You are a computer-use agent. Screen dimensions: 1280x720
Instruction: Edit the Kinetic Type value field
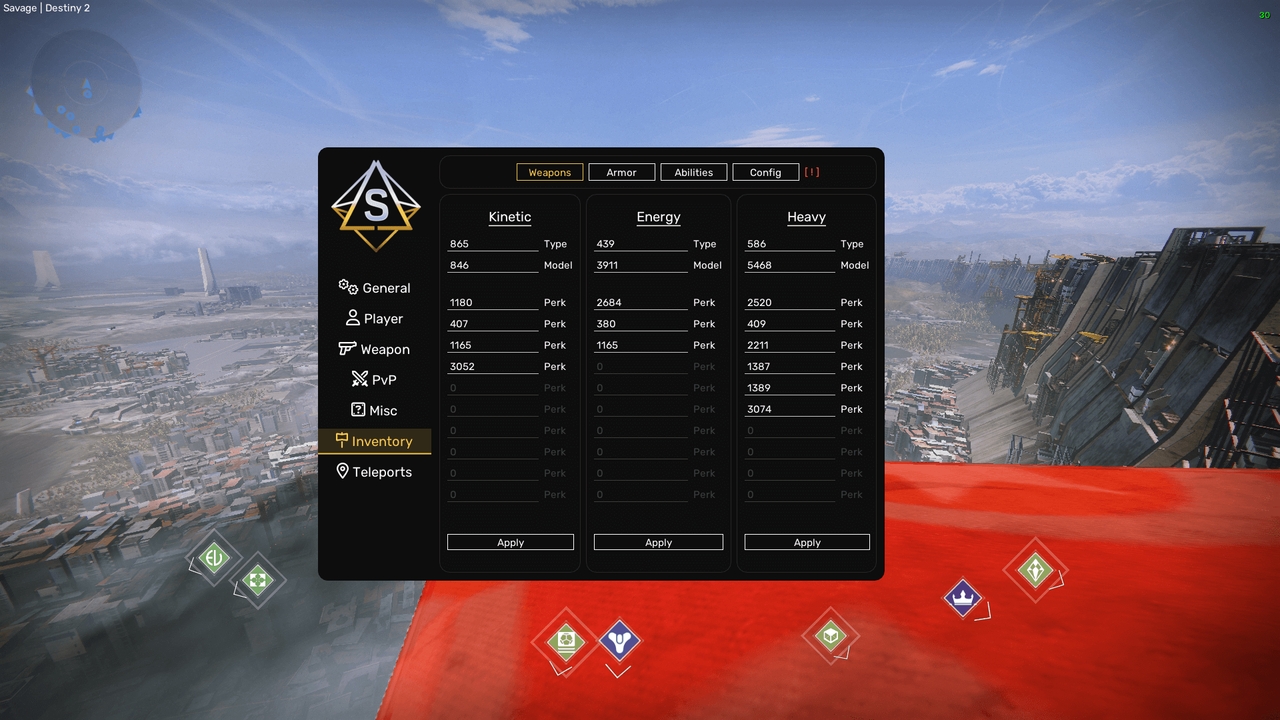(x=493, y=244)
